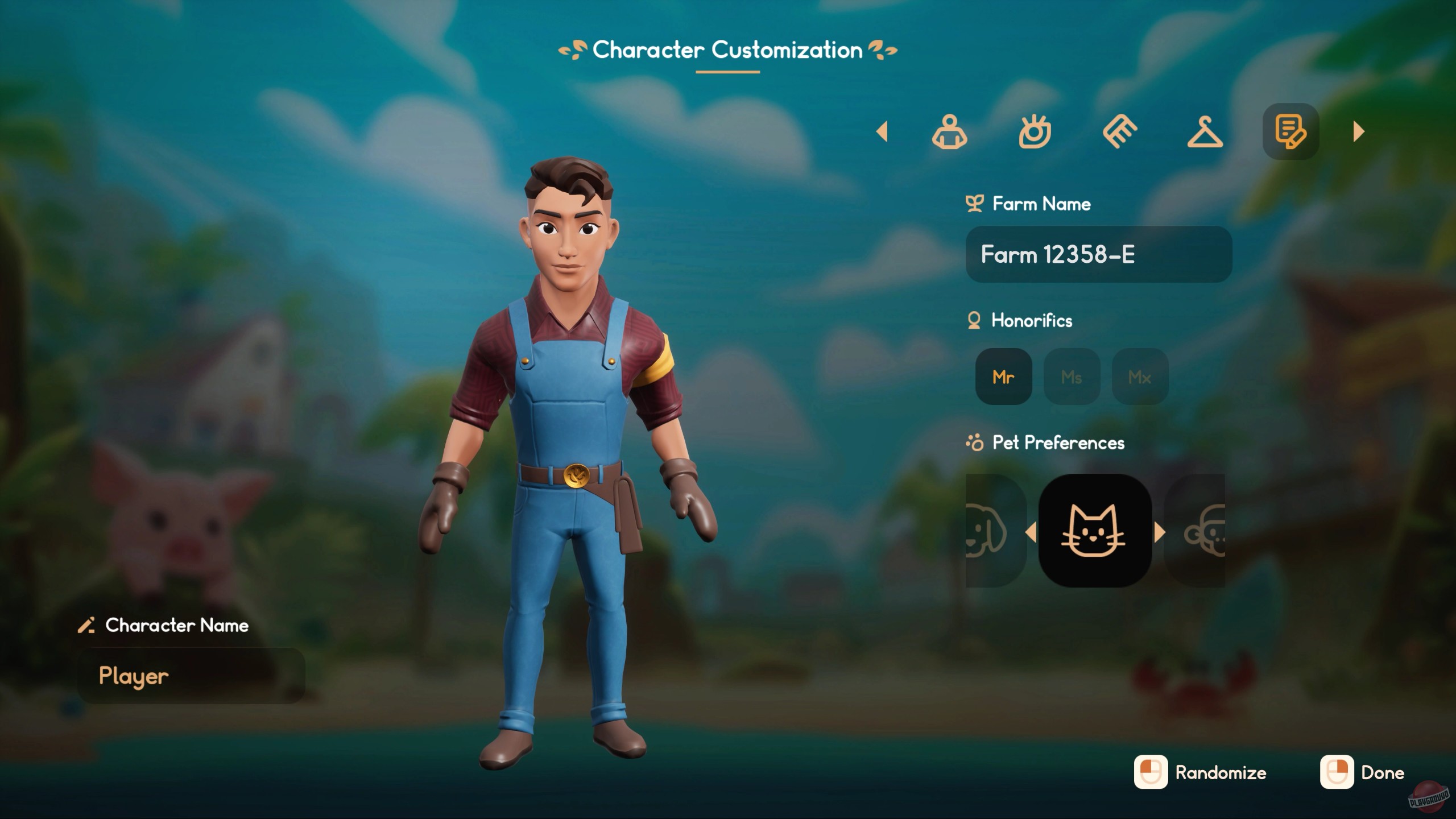Viewport: 1456px width, 819px height.
Task: Open the body customization tab
Action: 949,132
